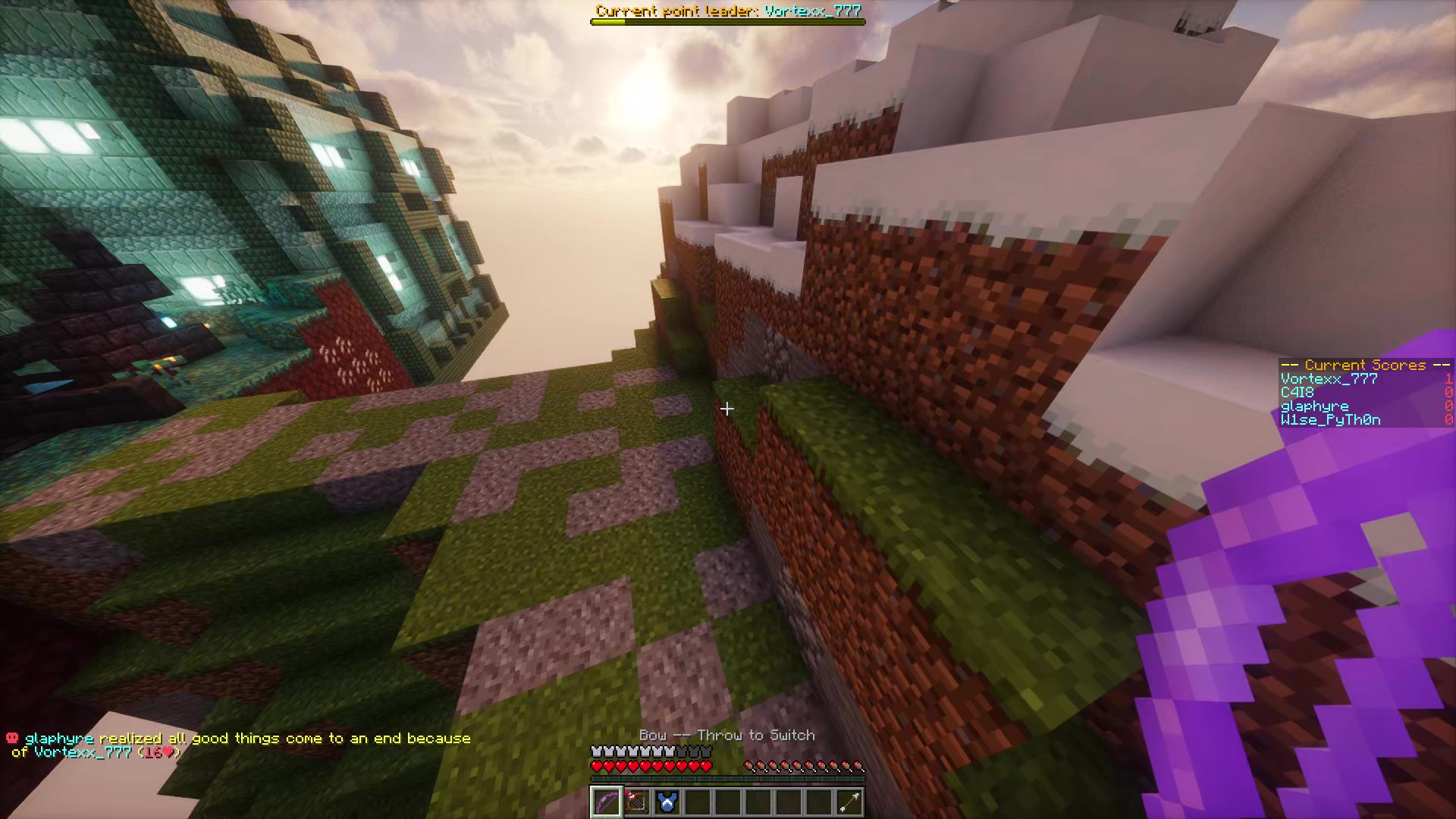Image resolution: width=1456 pixels, height=819 pixels.
Task: Select the enchanted bow in hotbar slot one
Action: point(606,803)
